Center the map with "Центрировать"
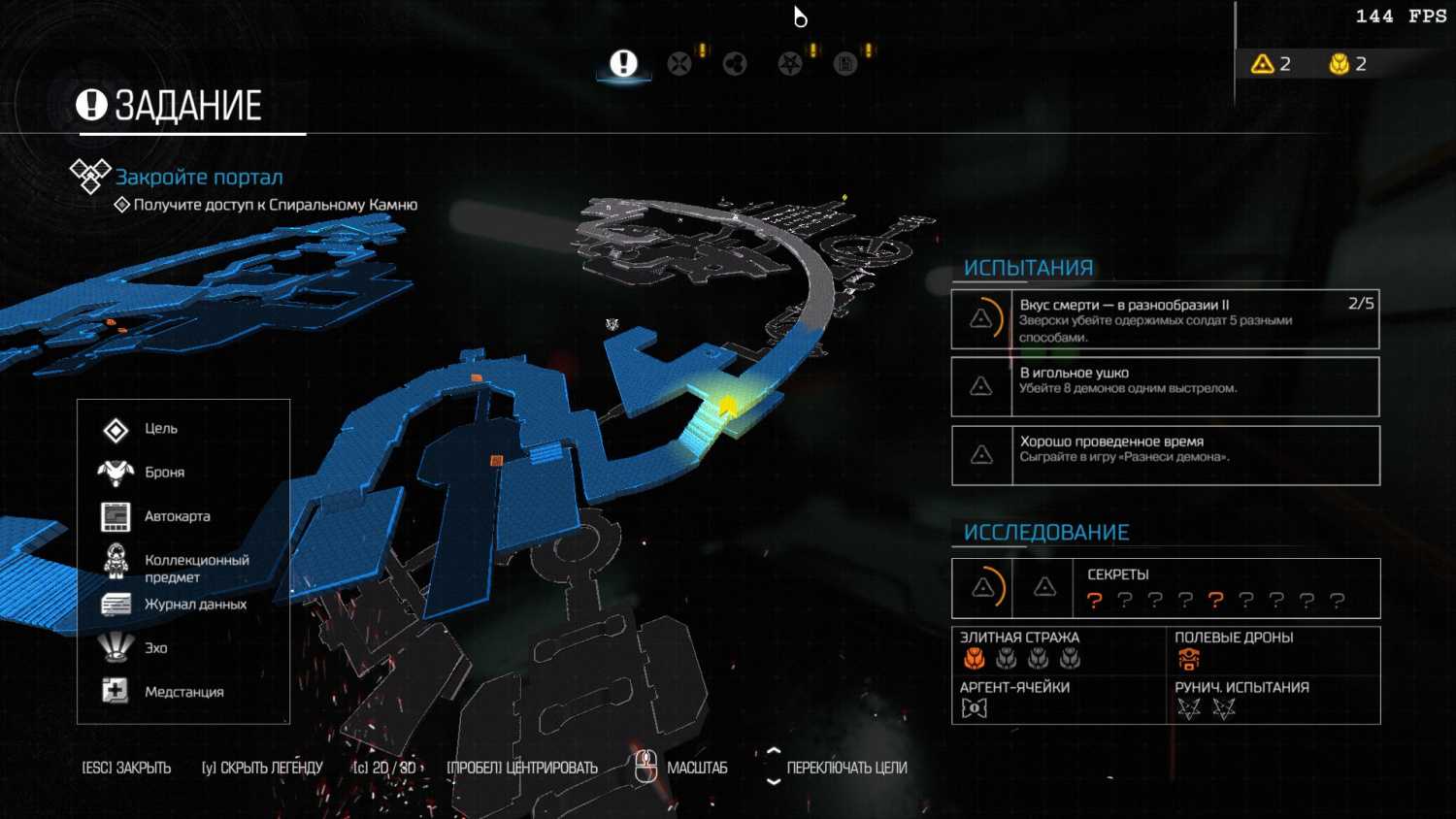 (522, 768)
